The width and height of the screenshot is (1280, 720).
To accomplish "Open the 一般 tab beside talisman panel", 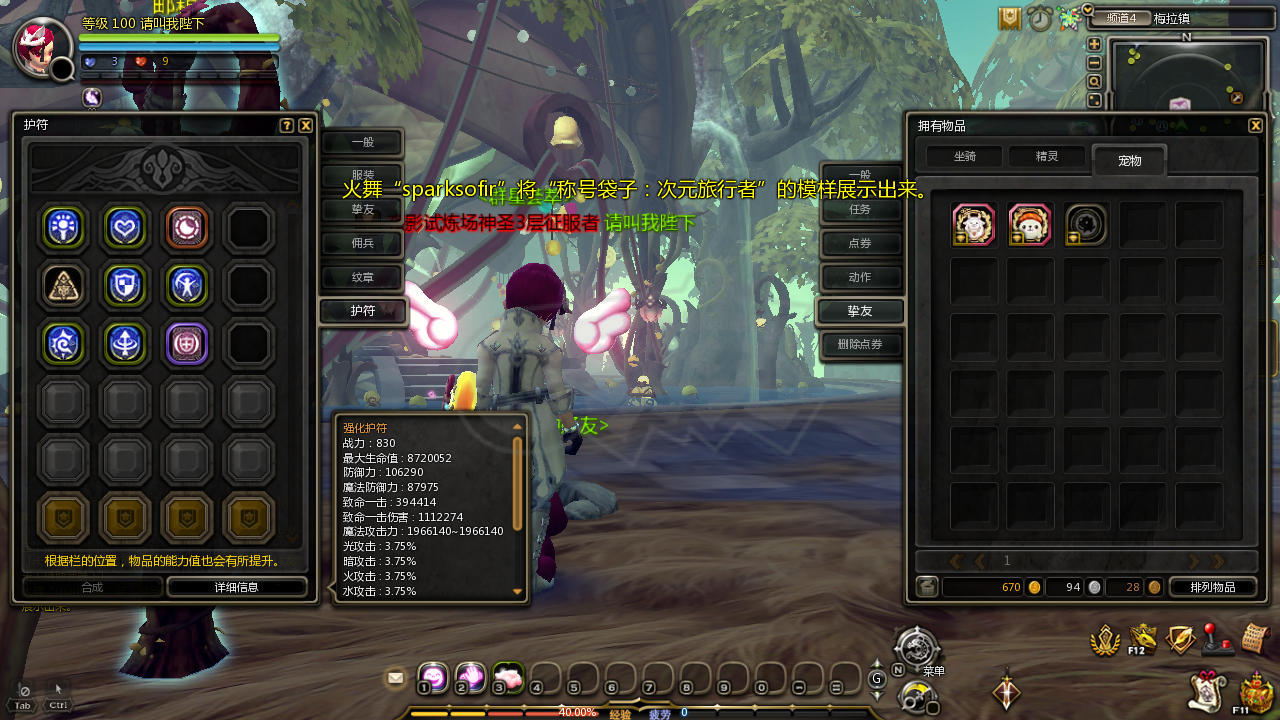I will [362, 143].
